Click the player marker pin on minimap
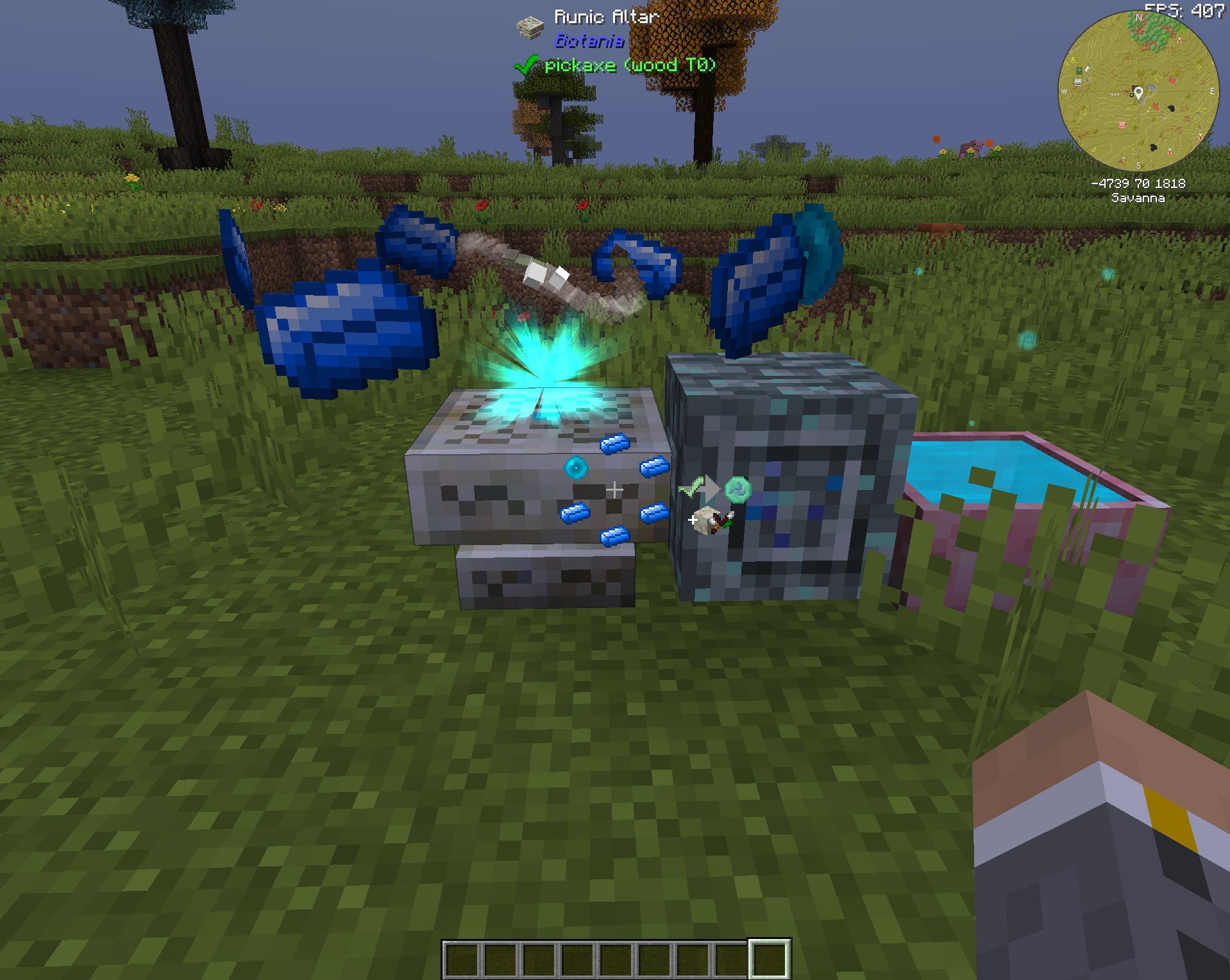This screenshot has width=1230, height=980. [x=1139, y=94]
